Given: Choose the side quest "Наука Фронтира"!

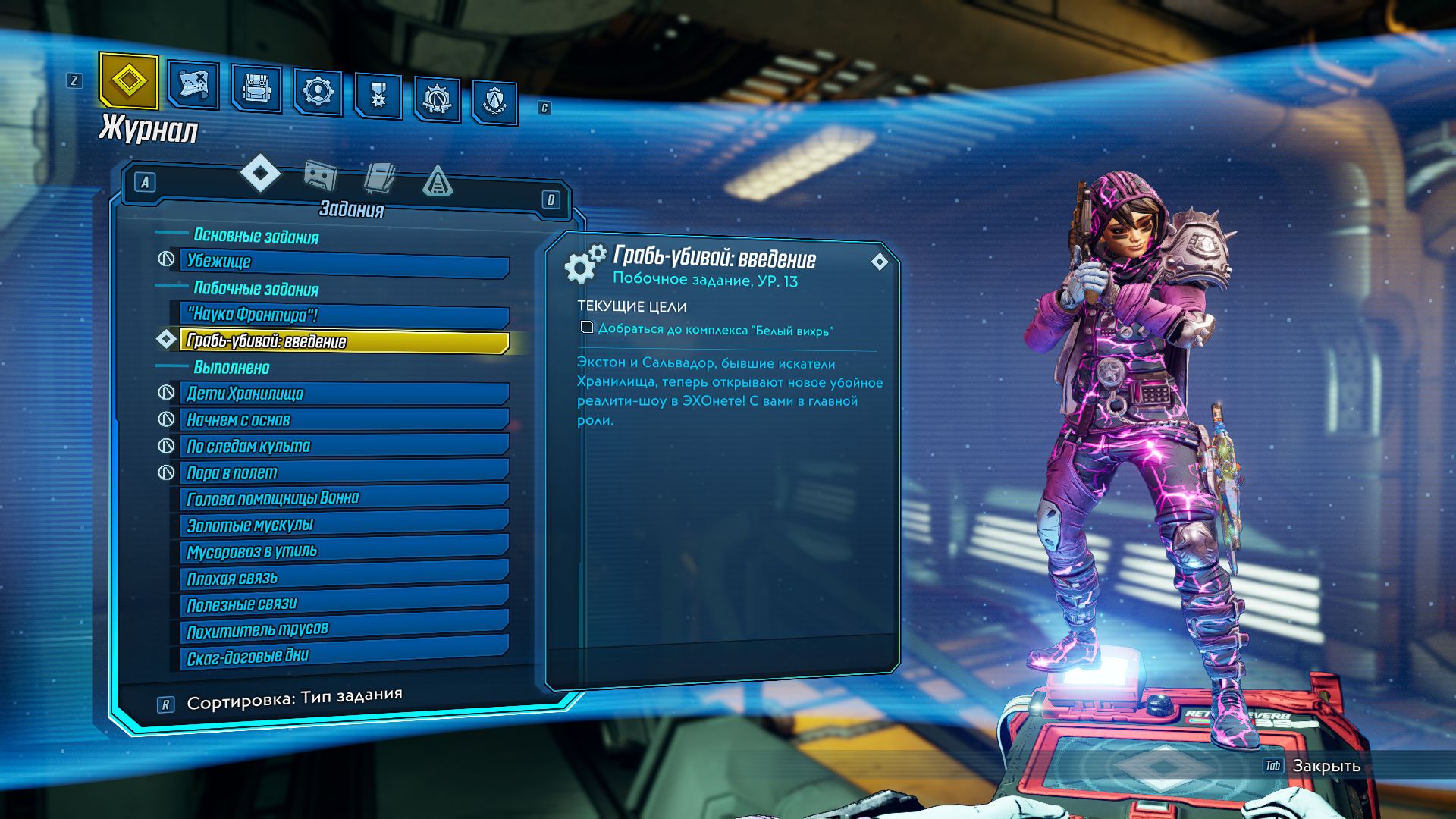Looking at the screenshot, I should (x=343, y=315).
